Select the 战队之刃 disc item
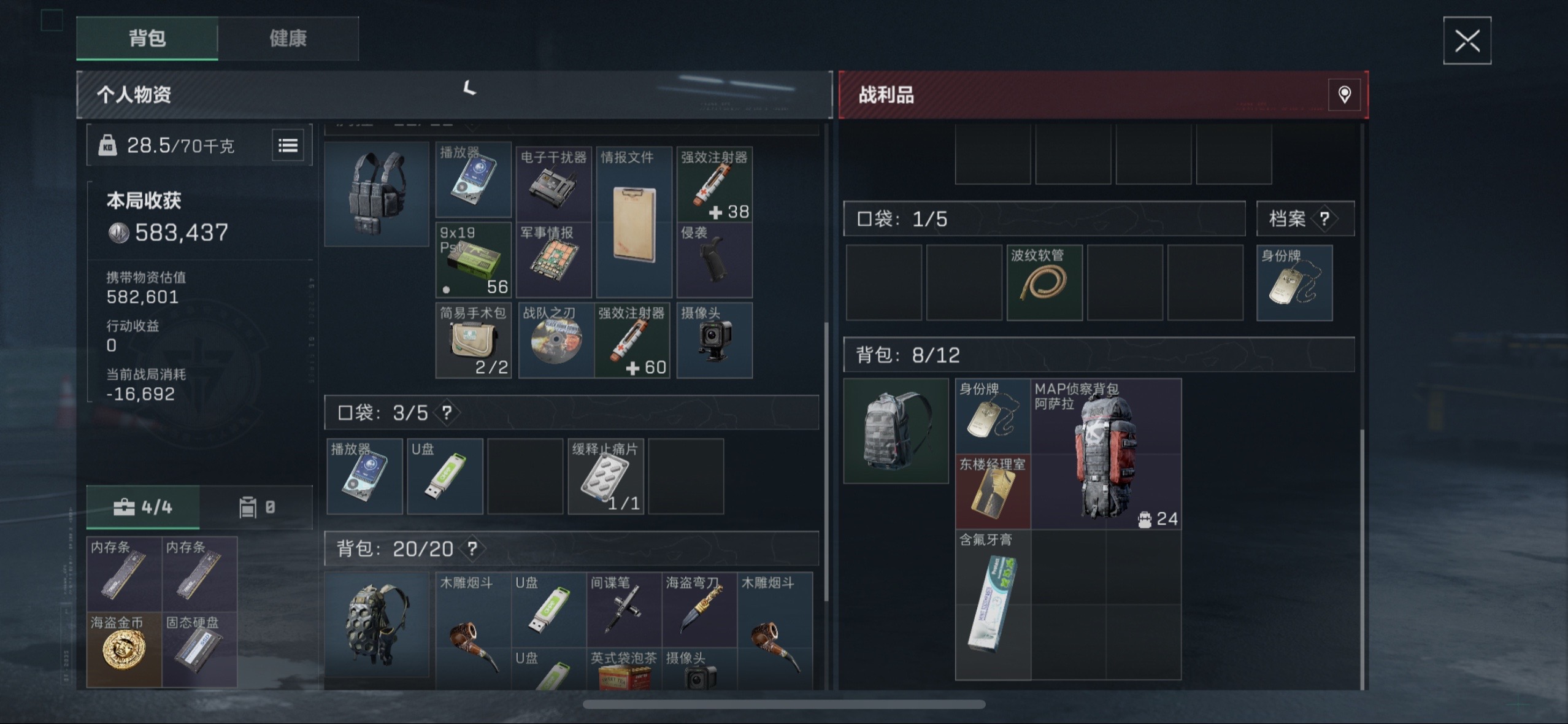Screen dimensions: 1568x724 [556, 341]
